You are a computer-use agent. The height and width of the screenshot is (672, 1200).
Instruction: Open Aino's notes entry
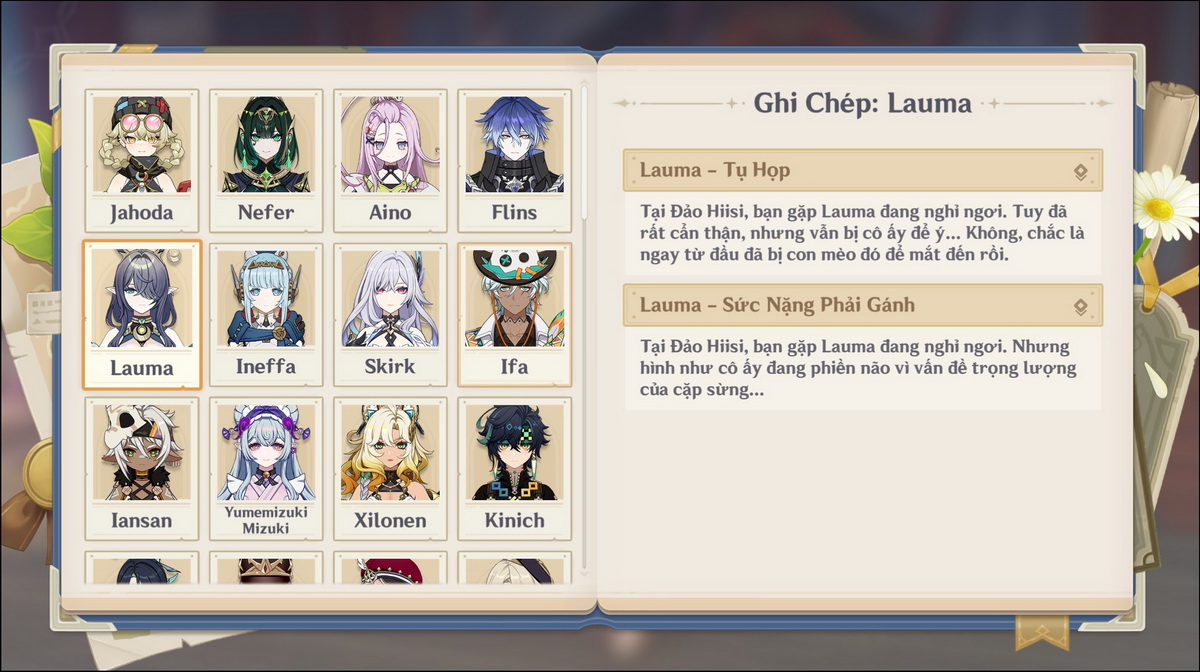(390, 160)
